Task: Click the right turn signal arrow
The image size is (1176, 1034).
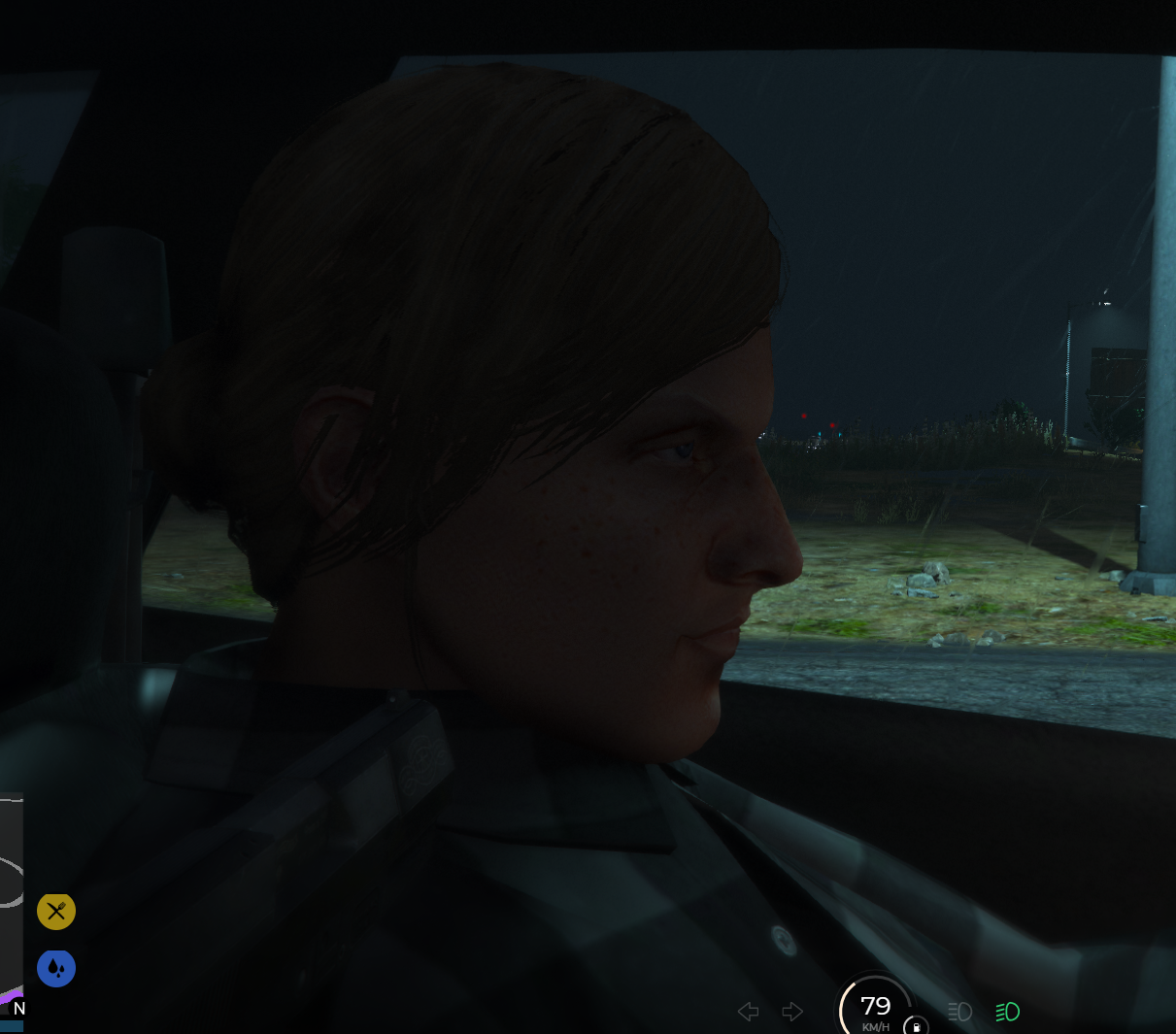Action: (792, 1012)
